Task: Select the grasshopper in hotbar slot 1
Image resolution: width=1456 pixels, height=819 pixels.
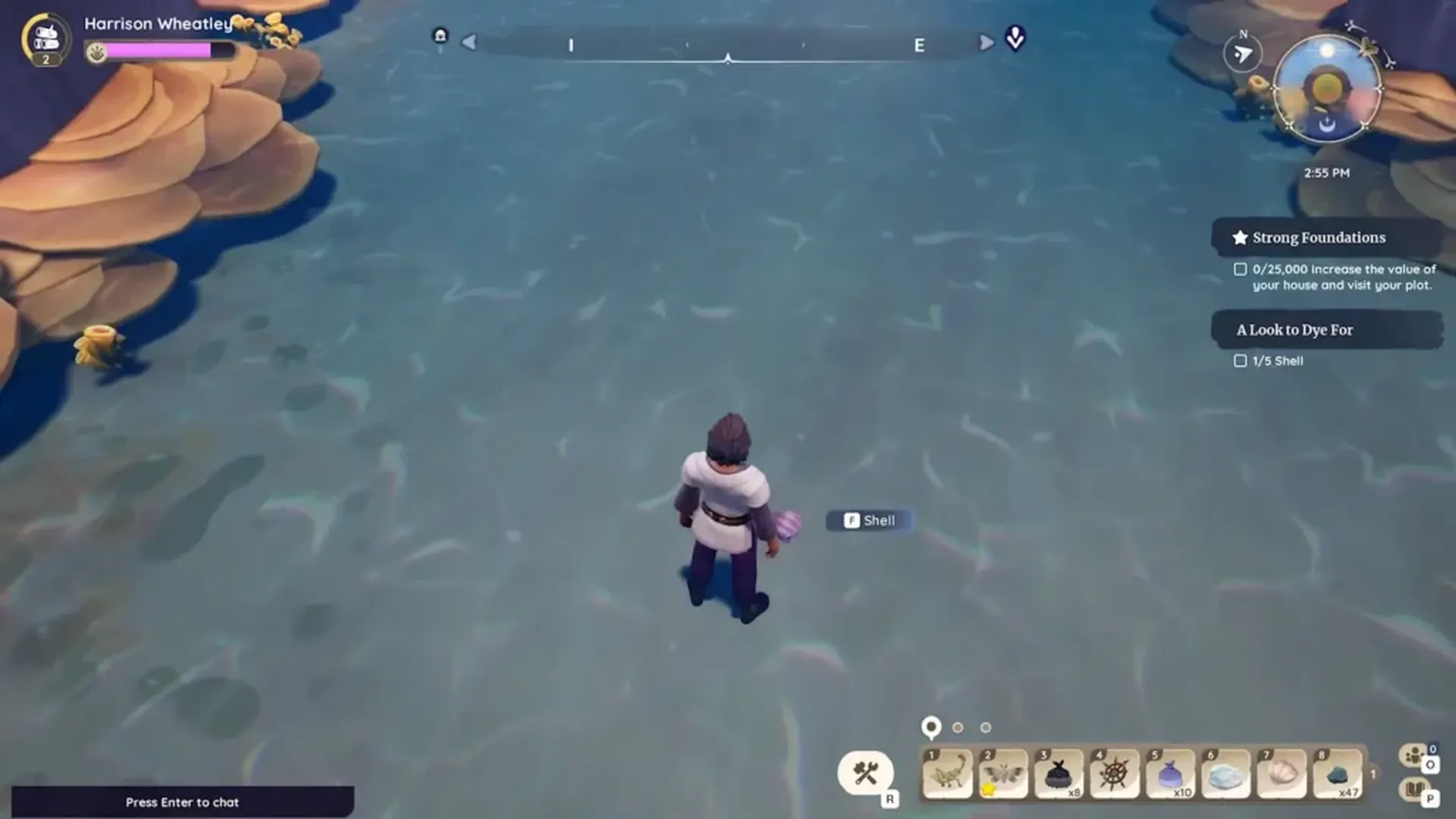Action: tap(947, 773)
